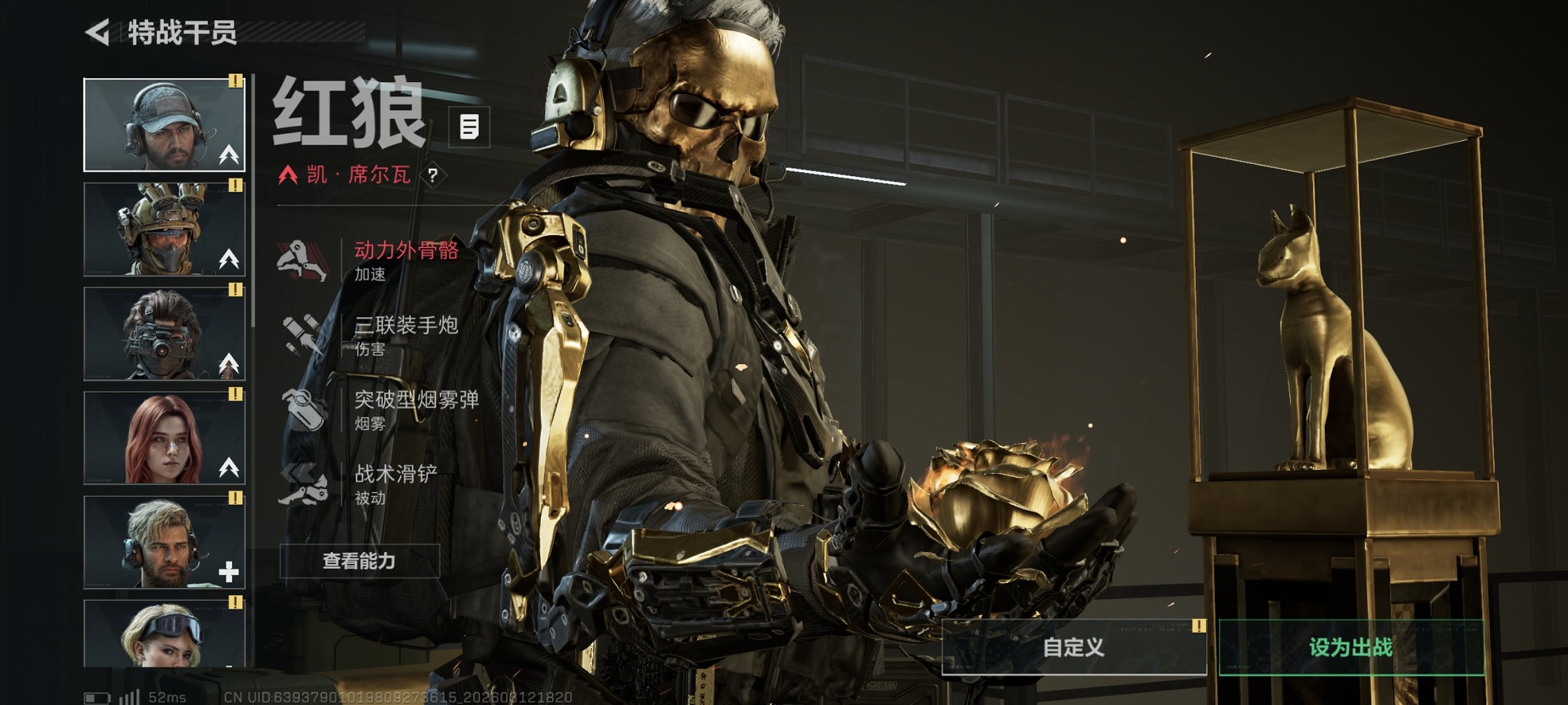
Task: Select the operator with night-vision goggles
Action: coord(164,334)
